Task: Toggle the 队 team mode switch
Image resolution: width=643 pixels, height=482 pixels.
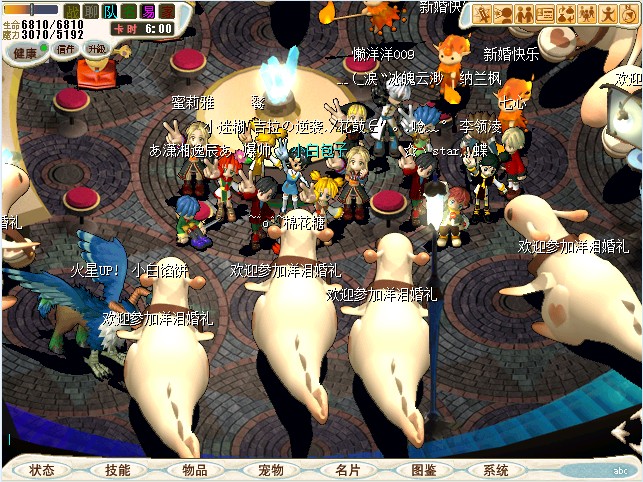Action: (x=109, y=11)
